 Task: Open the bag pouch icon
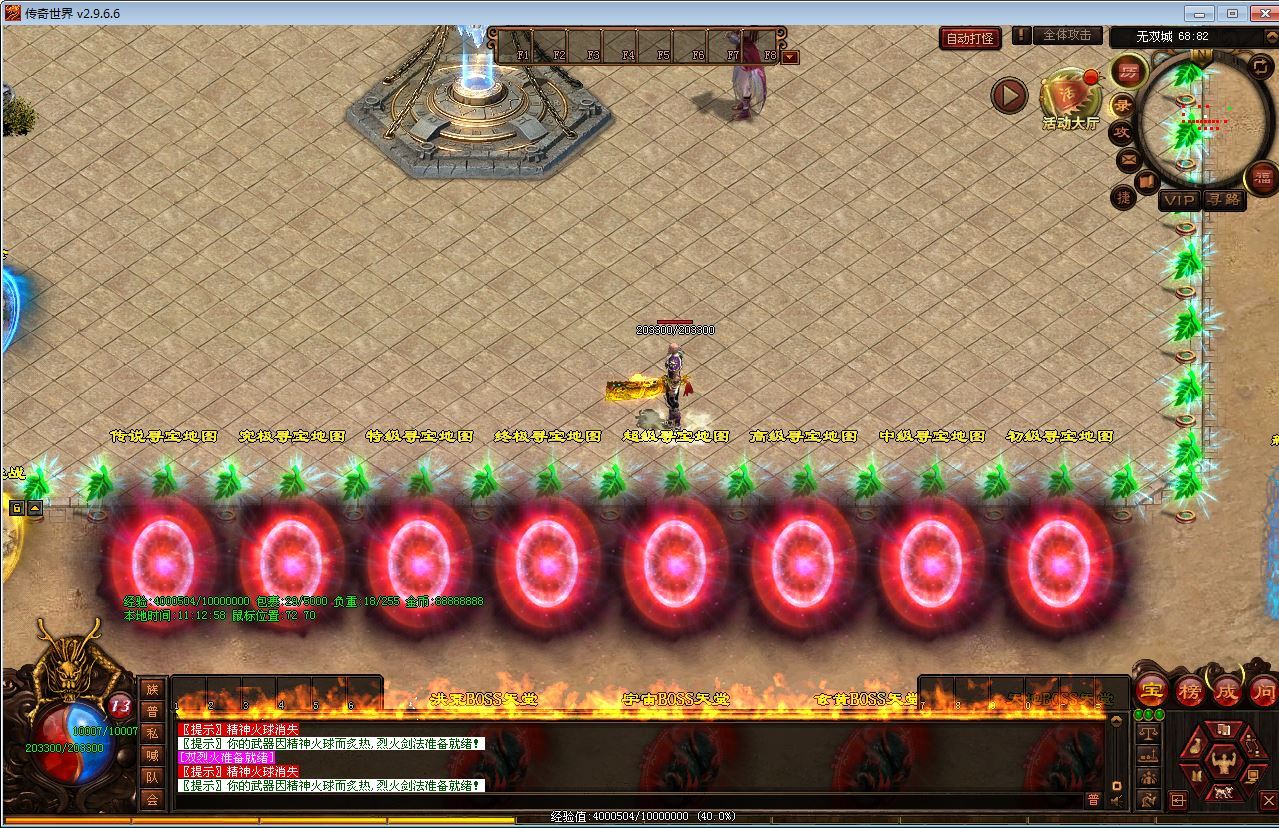(1197, 747)
